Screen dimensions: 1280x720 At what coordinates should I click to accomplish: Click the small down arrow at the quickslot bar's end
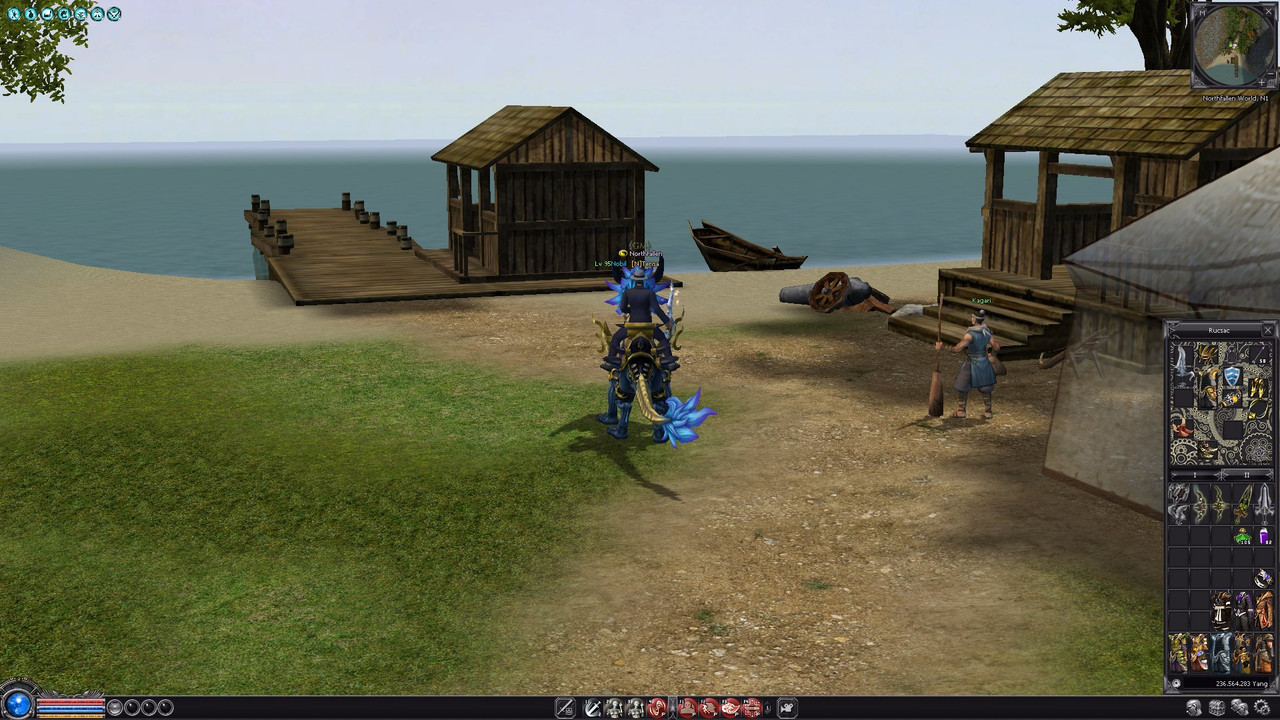[767, 712]
